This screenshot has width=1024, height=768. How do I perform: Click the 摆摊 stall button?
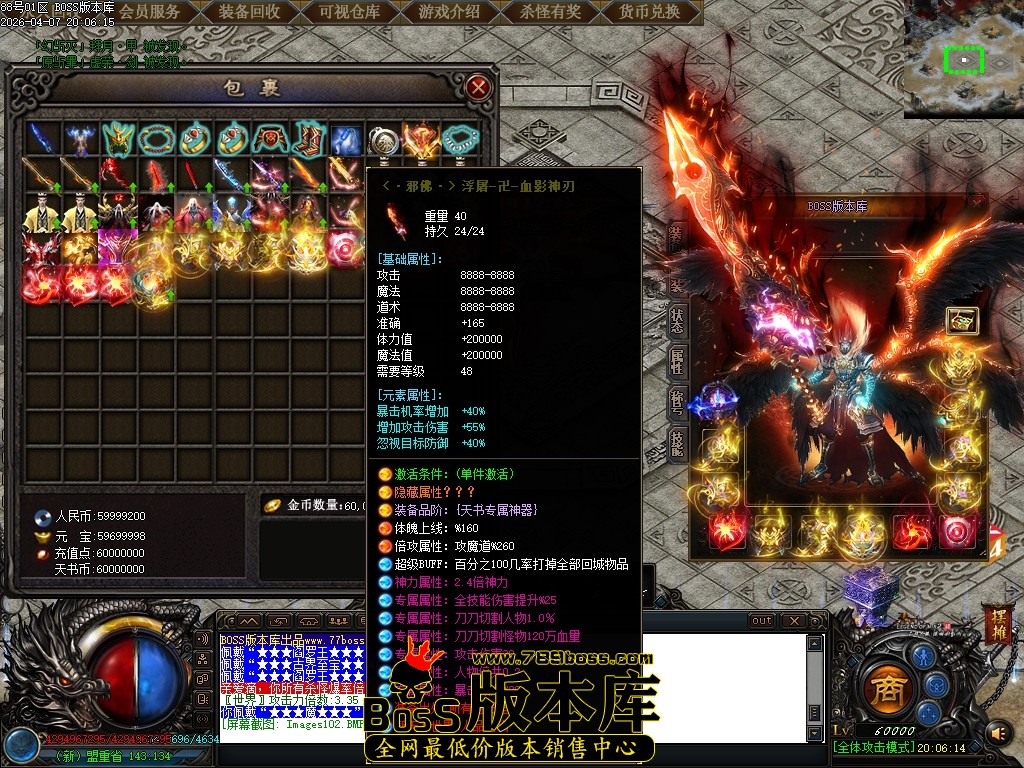point(999,622)
